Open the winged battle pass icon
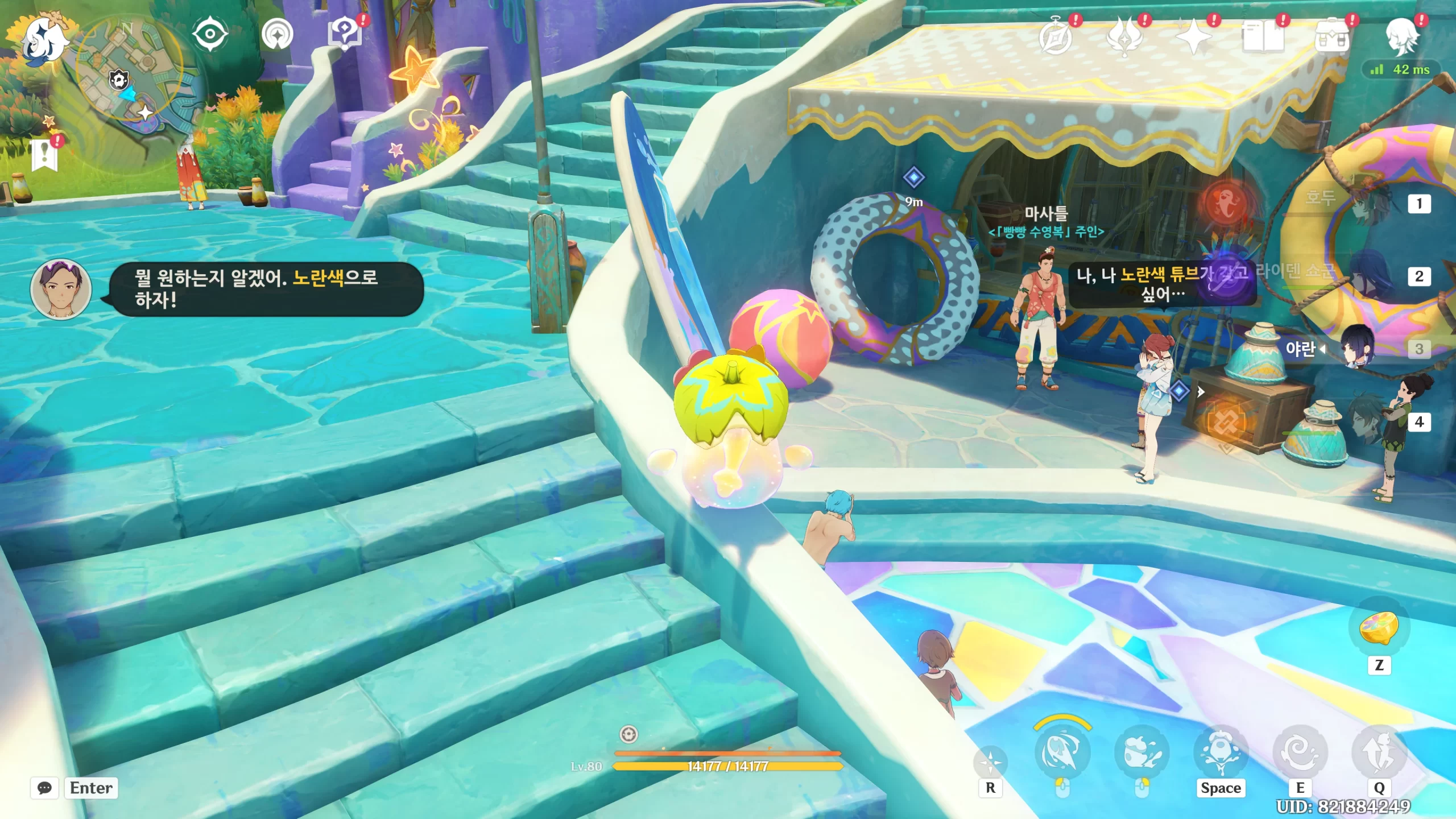The image size is (1456, 819). tap(1124, 38)
